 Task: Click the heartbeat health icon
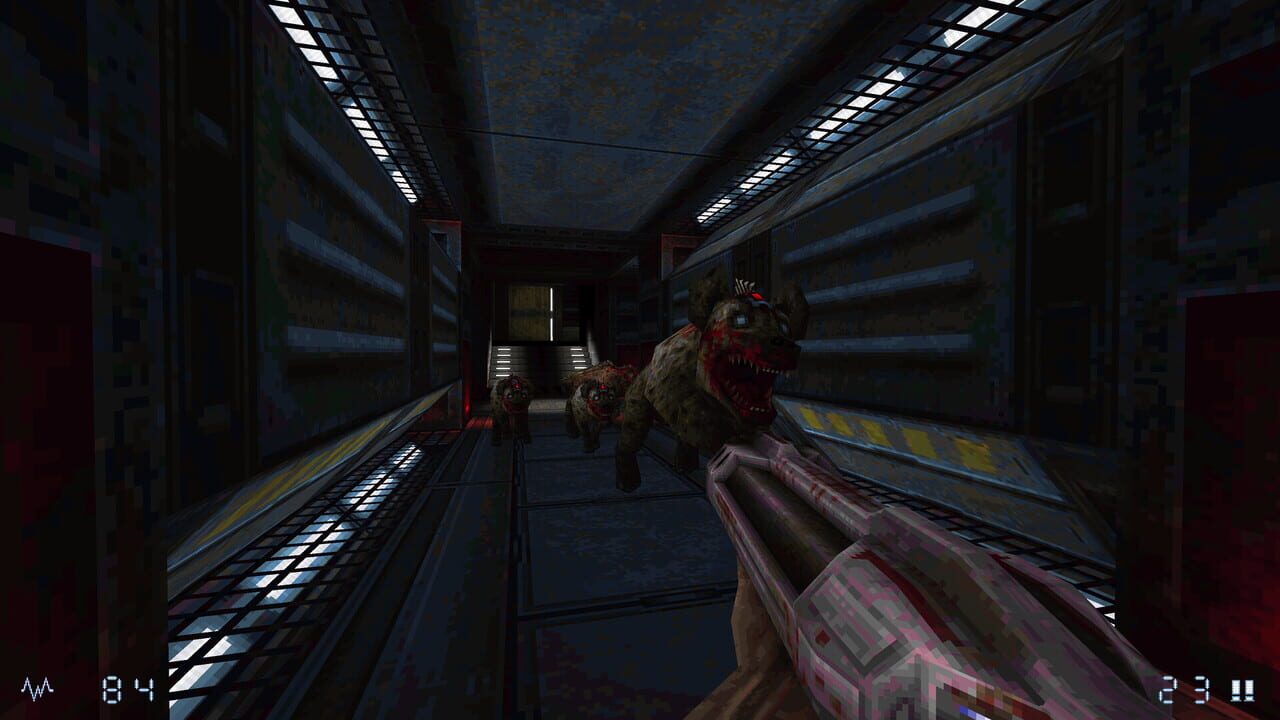click(x=35, y=687)
